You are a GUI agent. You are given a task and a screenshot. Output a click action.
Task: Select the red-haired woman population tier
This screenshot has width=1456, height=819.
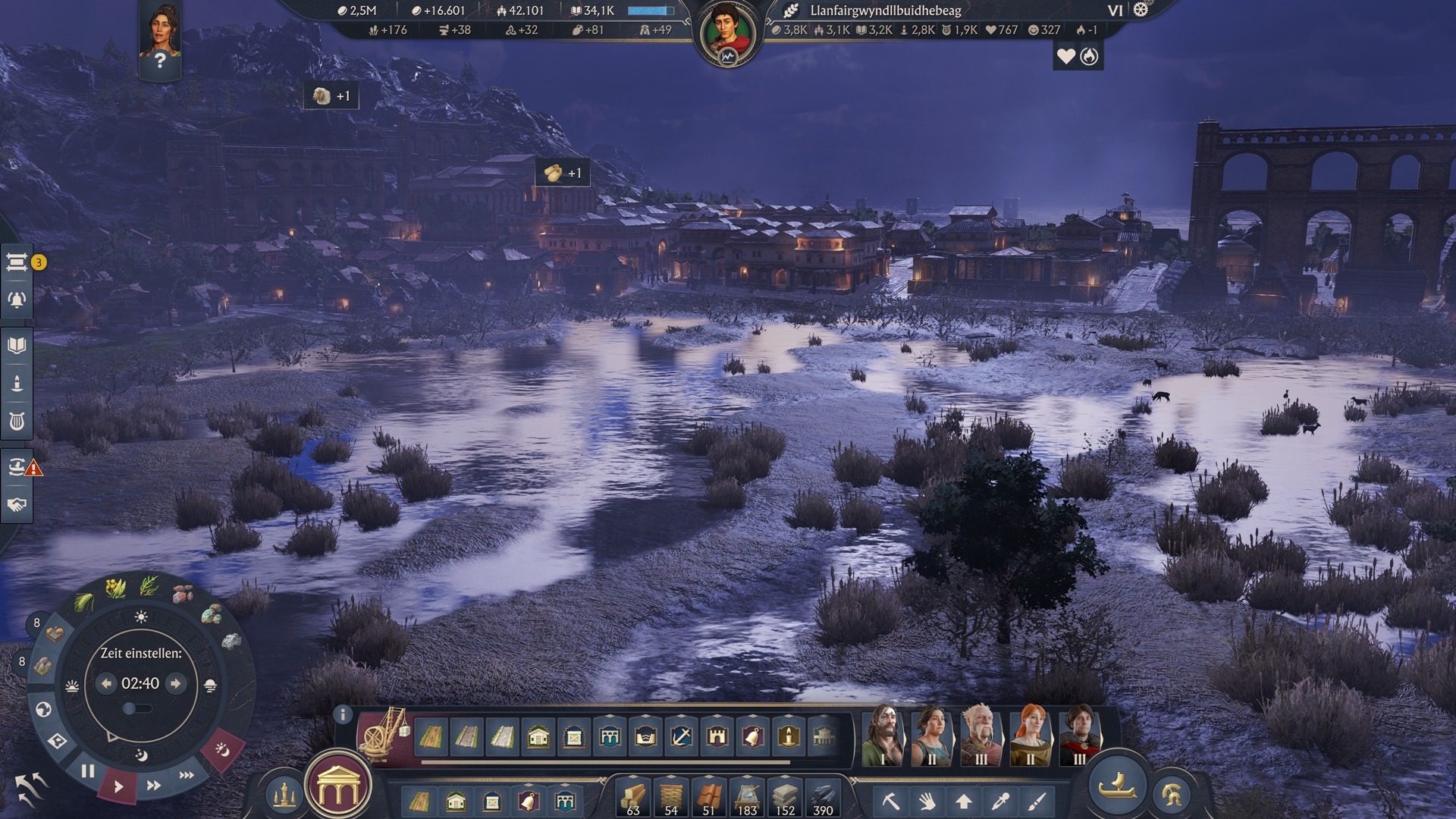[x=1030, y=734]
